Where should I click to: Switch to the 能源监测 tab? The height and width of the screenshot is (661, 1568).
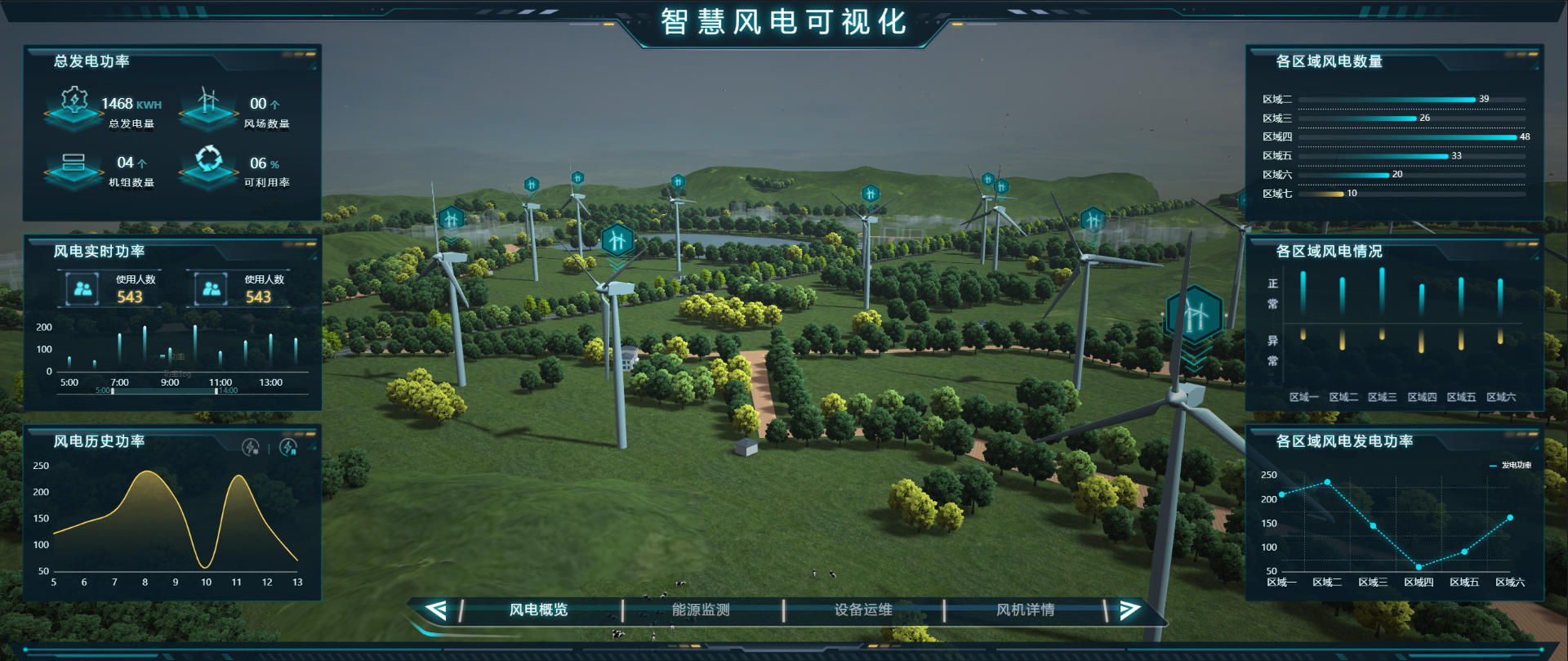tap(700, 610)
